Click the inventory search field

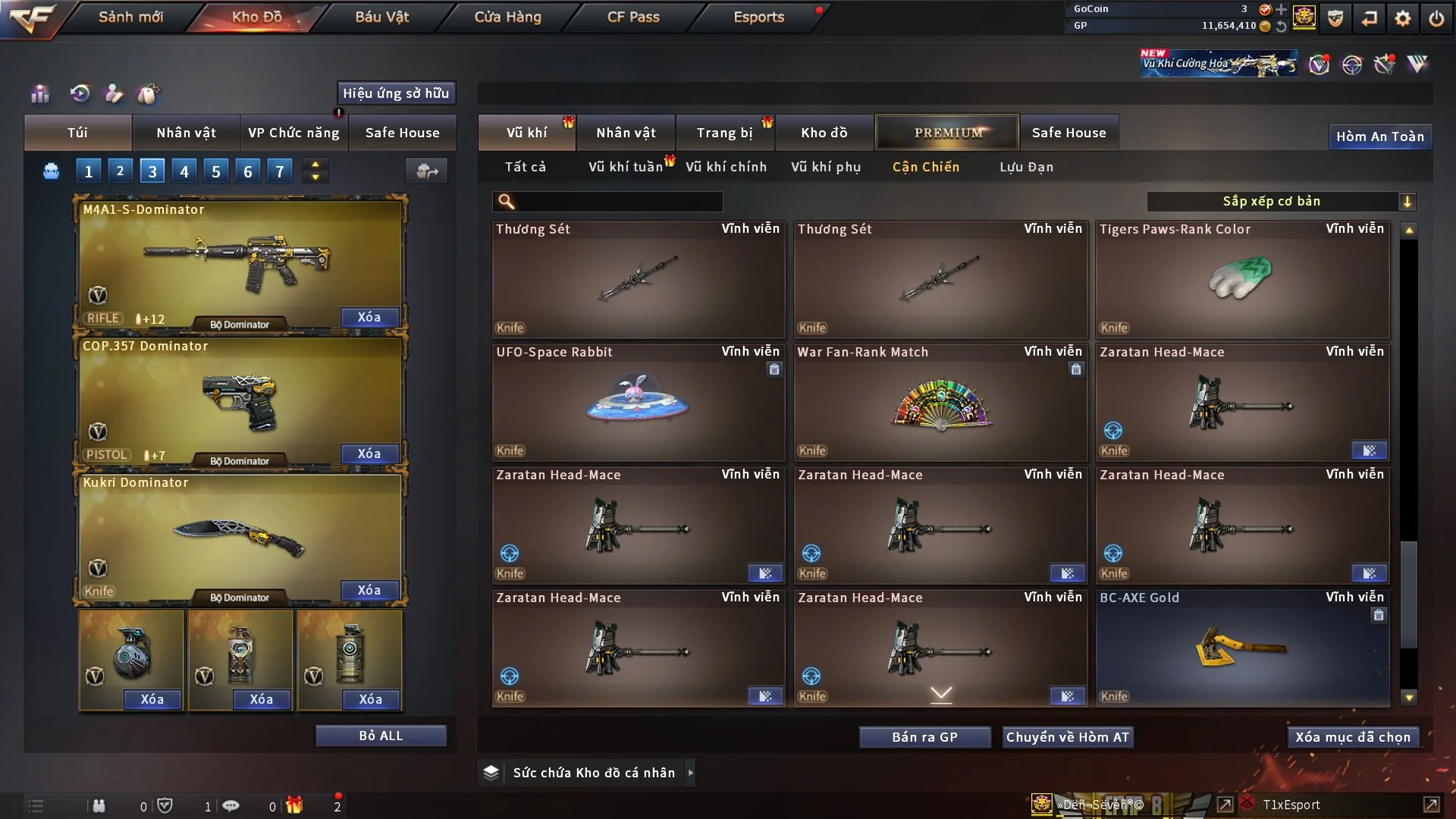pos(618,202)
